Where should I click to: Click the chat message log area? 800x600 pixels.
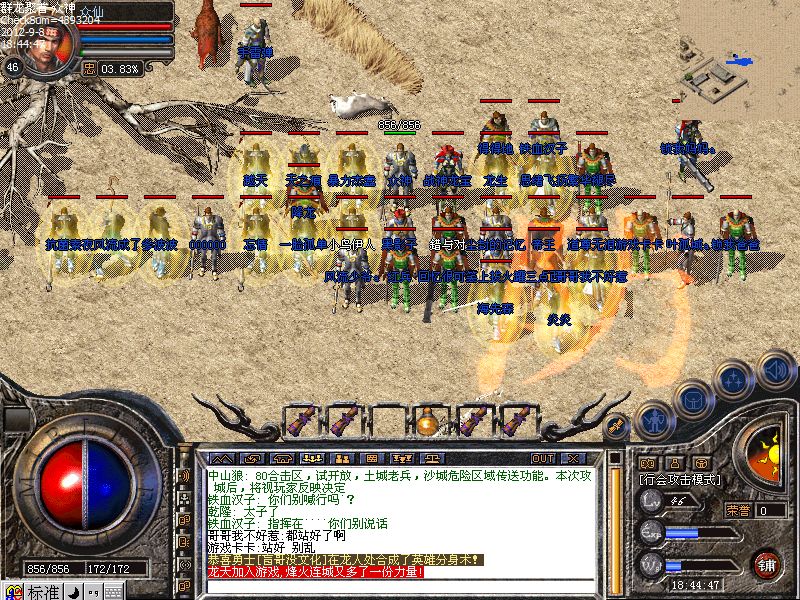click(x=400, y=520)
